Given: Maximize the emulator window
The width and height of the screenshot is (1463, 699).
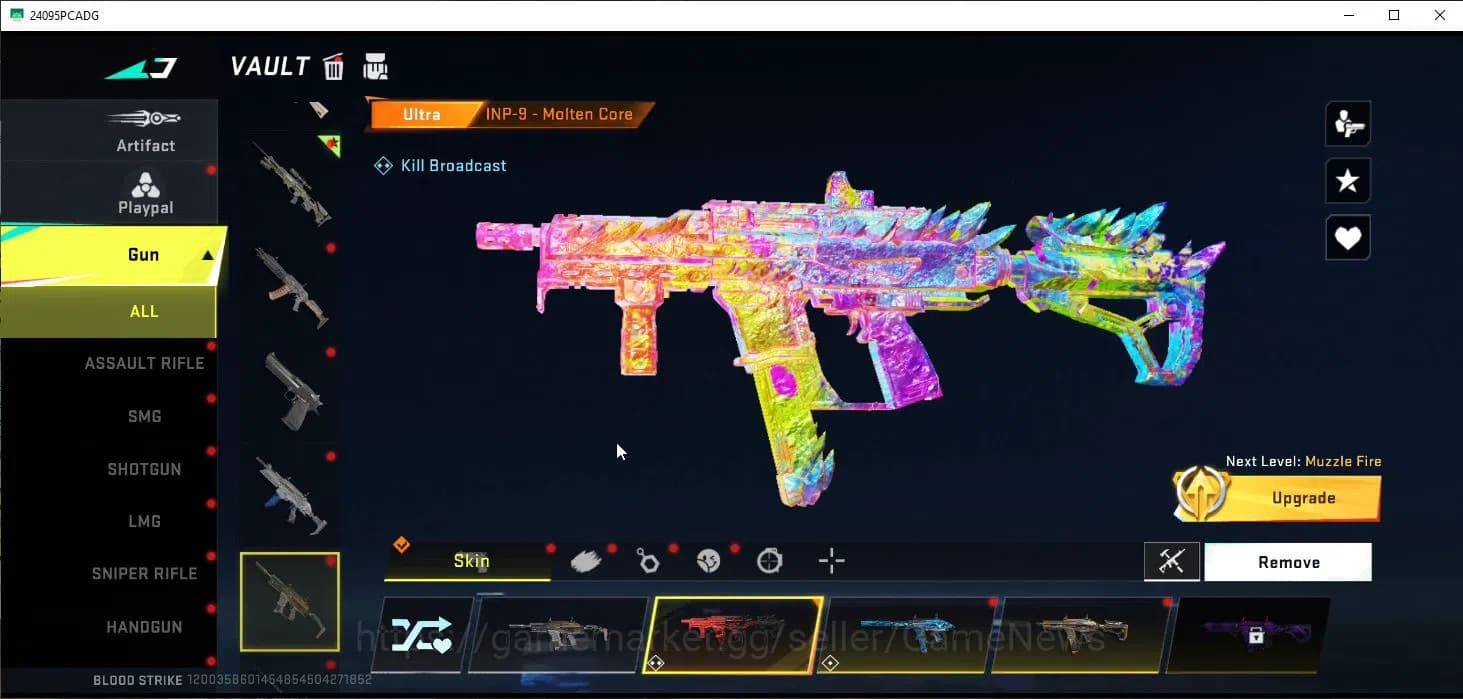Looking at the screenshot, I should click(x=1394, y=15).
